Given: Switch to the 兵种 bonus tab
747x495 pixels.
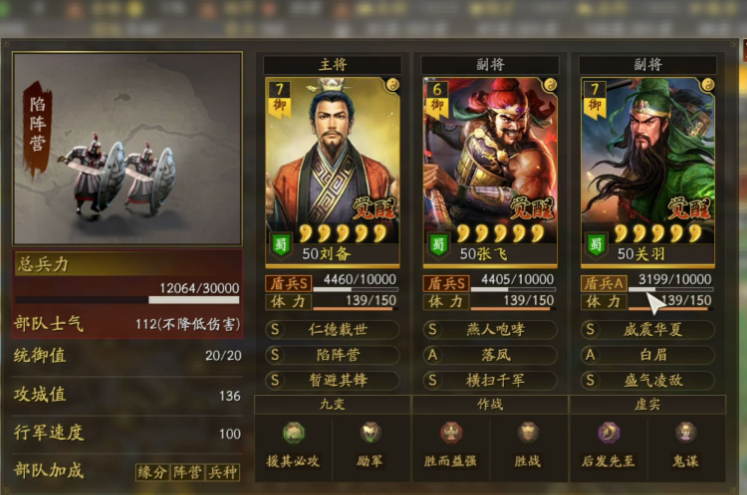Looking at the screenshot, I should click(223, 472).
